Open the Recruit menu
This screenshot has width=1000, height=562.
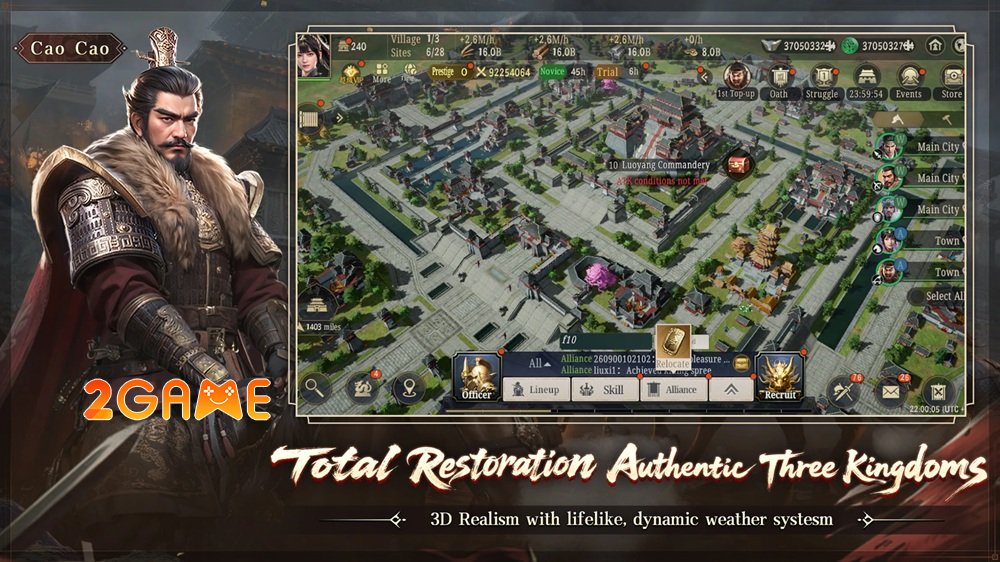tap(780, 377)
